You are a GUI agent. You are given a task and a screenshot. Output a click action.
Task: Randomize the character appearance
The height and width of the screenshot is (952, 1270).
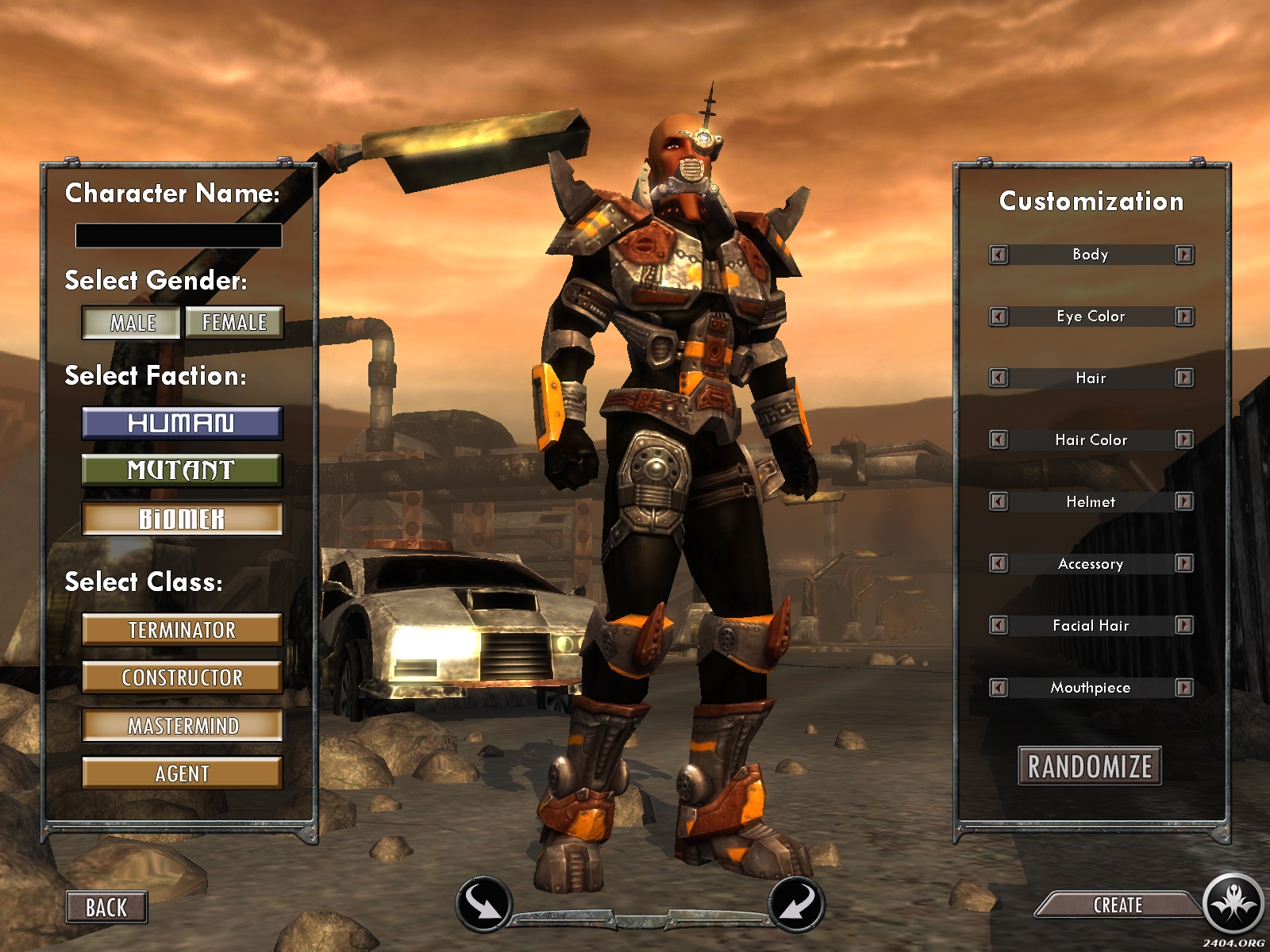coord(1090,766)
